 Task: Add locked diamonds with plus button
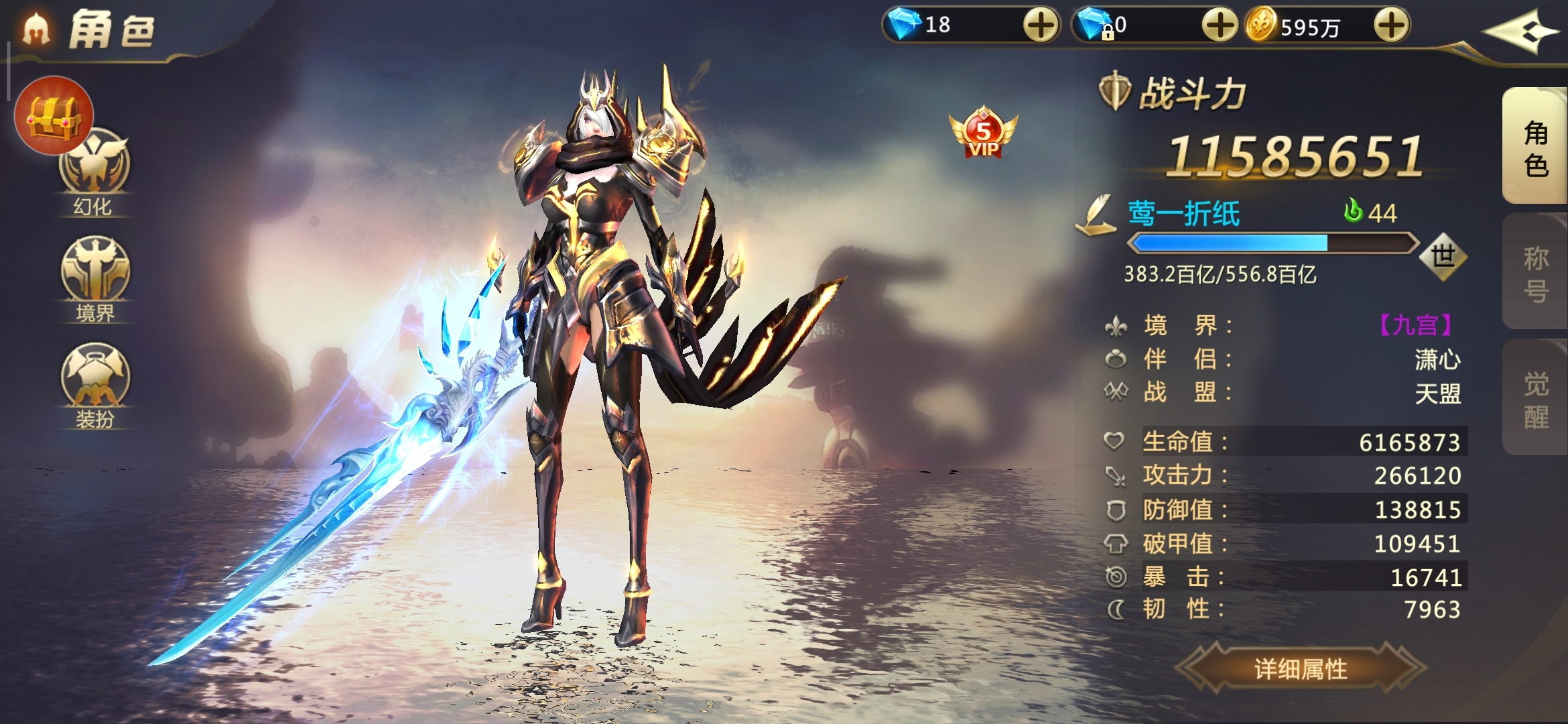click(x=1219, y=26)
